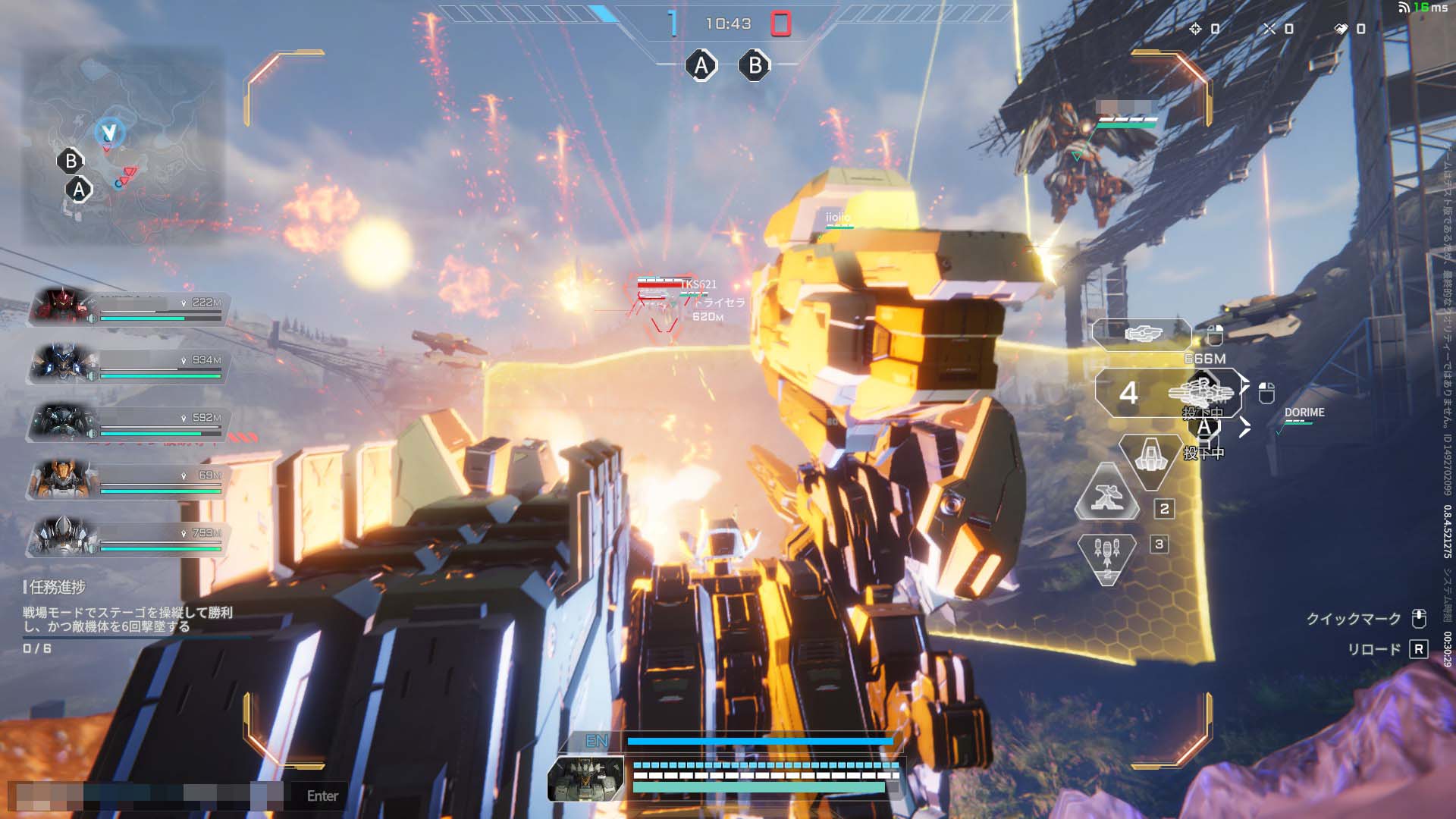The height and width of the screenshot is (819, 1456).
Task: Activate the missile ability labeled 3
Action: coord(1107,557)
